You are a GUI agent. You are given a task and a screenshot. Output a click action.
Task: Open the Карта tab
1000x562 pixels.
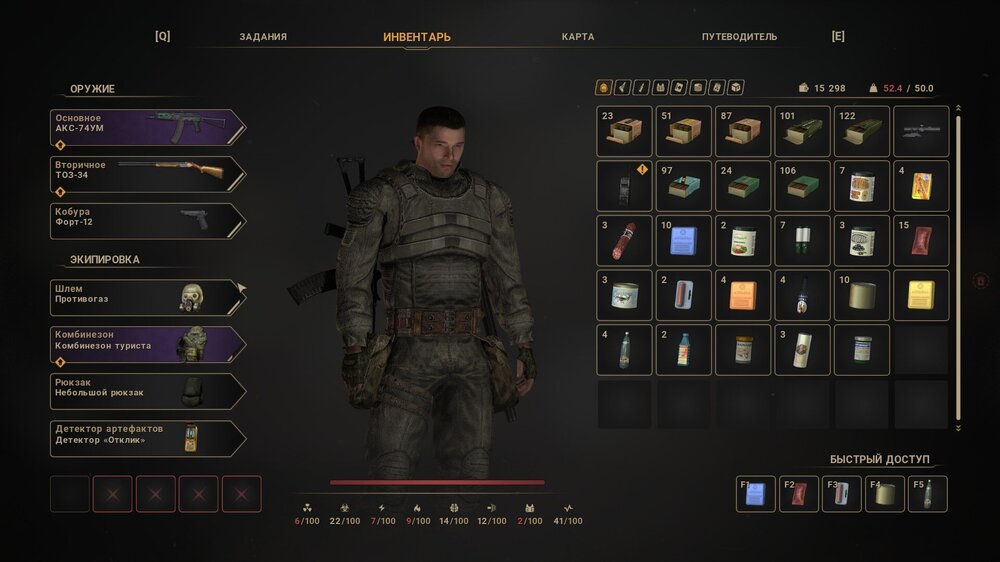tap(578, 37)
